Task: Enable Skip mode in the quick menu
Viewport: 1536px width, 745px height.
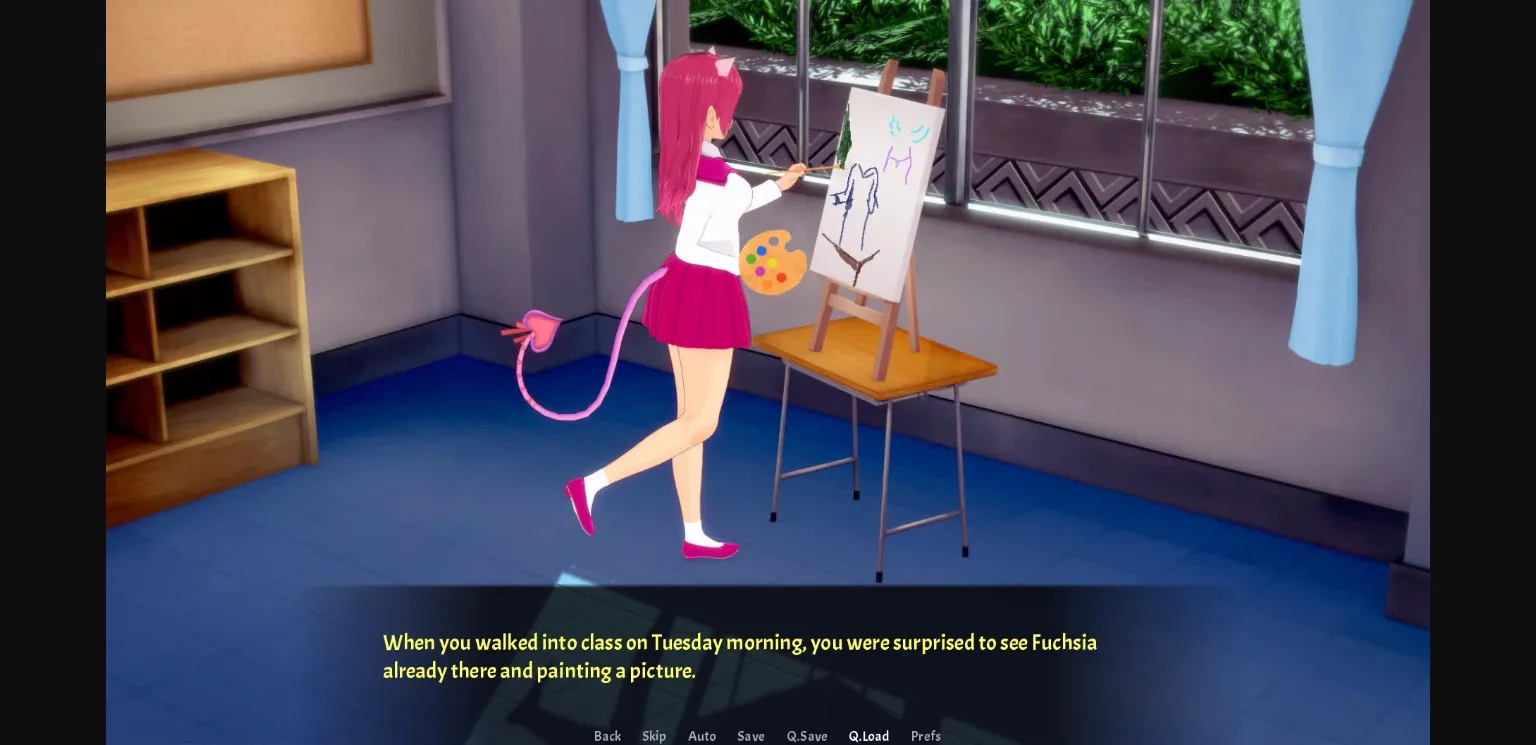Action: point(654,736)
